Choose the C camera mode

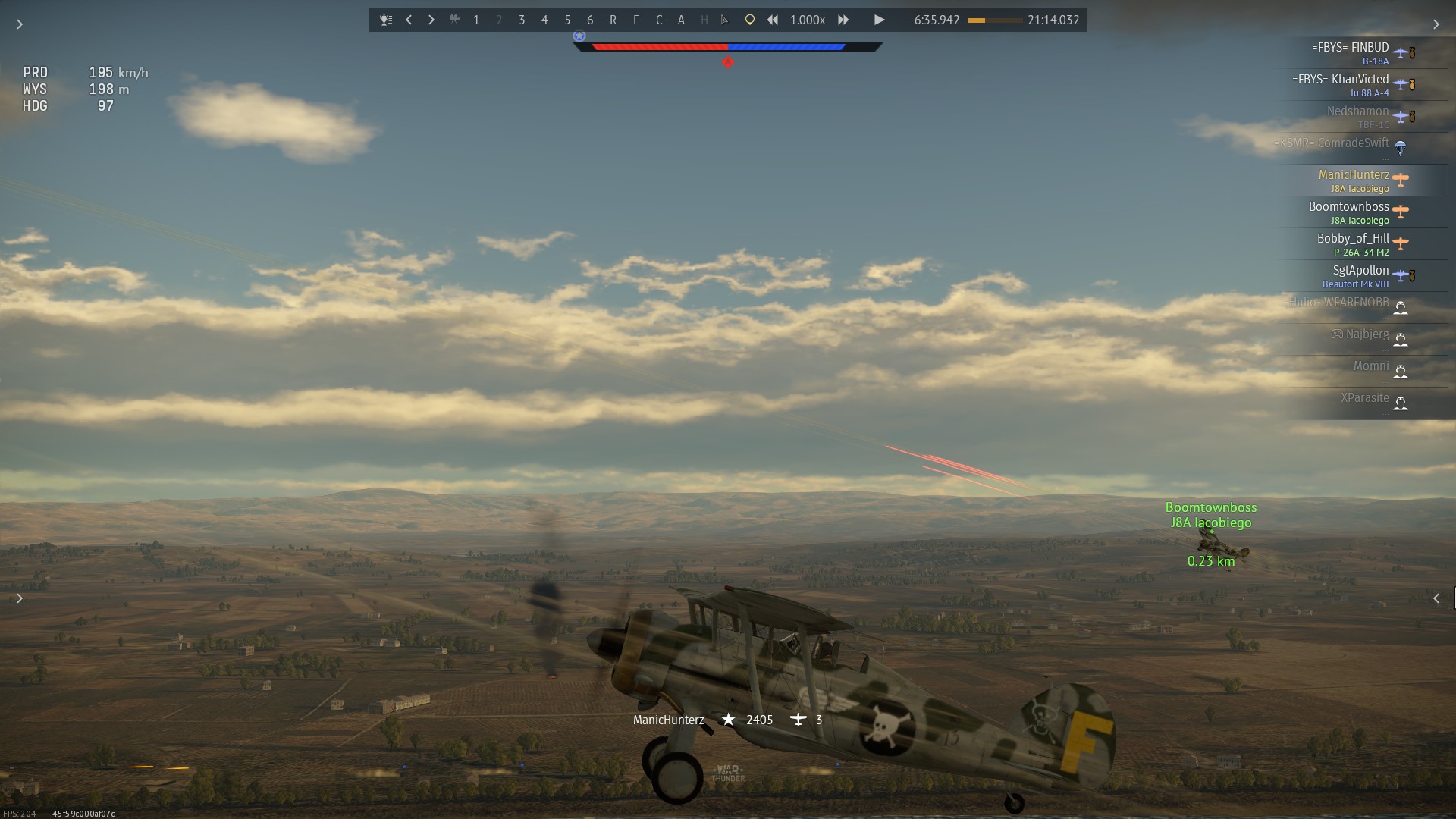click(658, 20)
